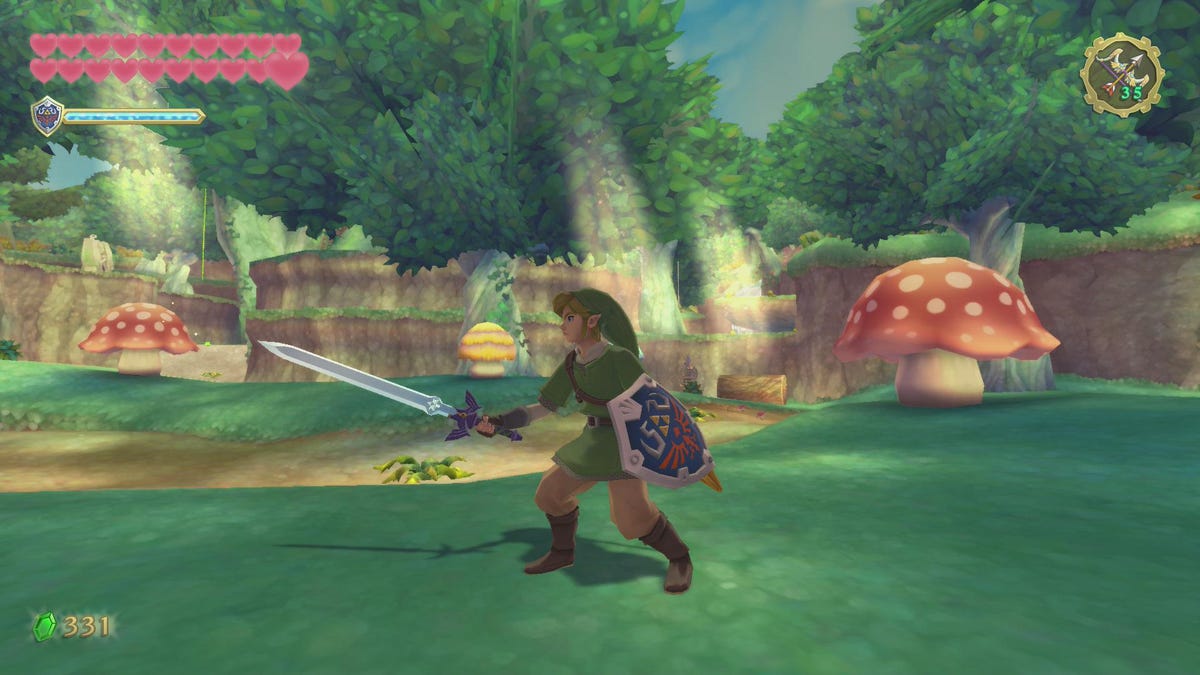
Task: Click the Hylian Shield durability icon
Action: tap(47, 116)
